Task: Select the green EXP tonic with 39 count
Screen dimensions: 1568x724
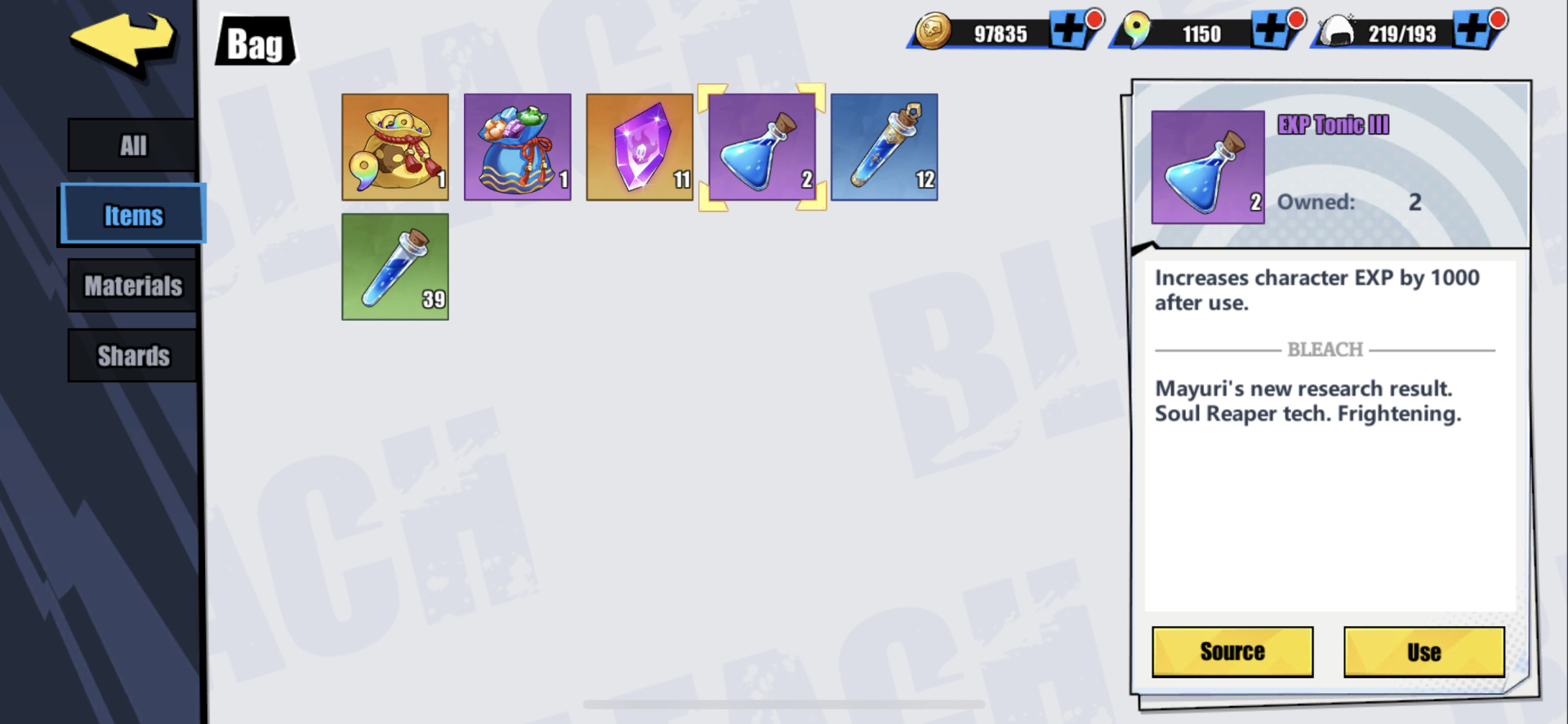Action: [394, 267]
